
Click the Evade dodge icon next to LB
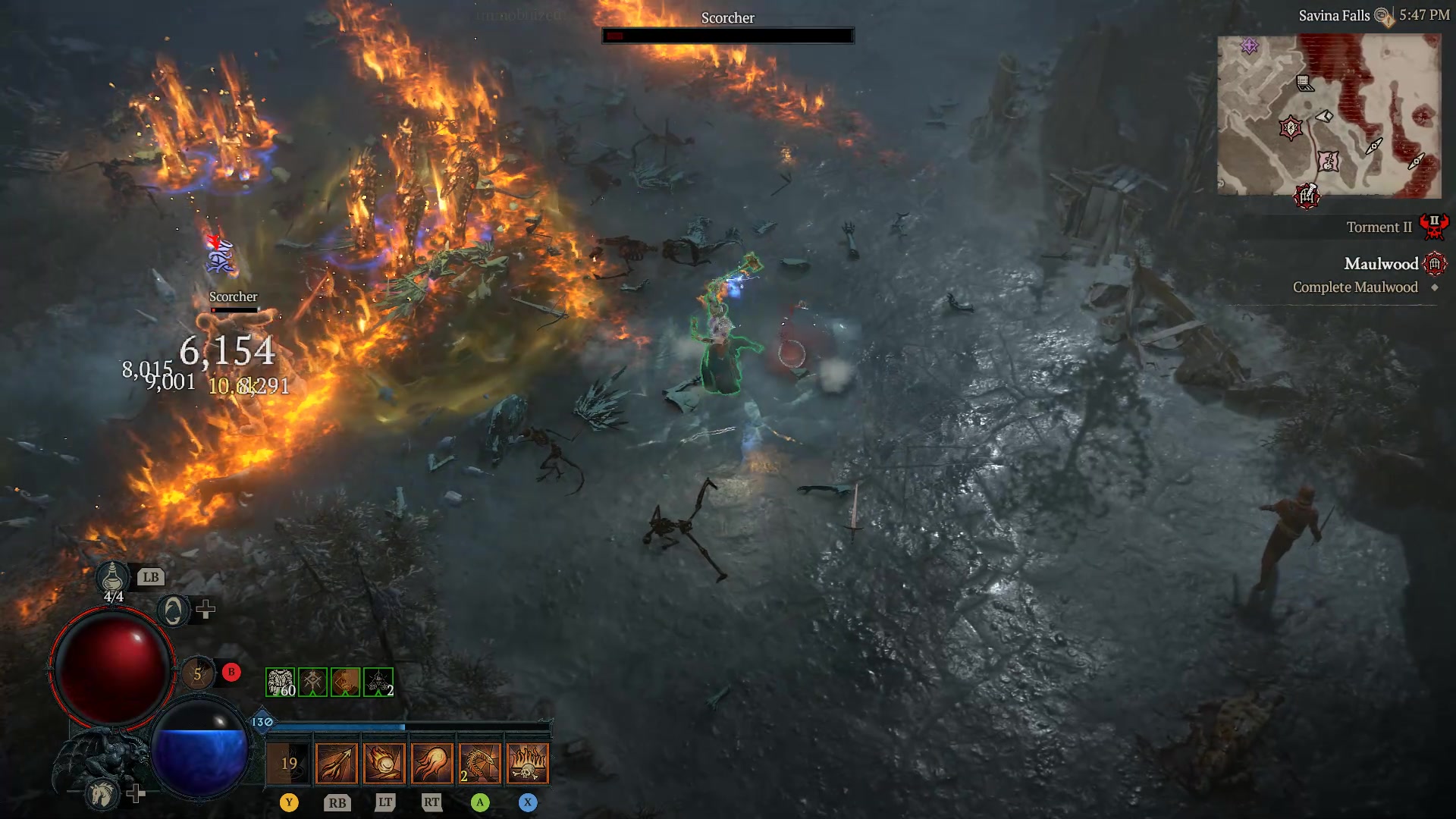173,609
